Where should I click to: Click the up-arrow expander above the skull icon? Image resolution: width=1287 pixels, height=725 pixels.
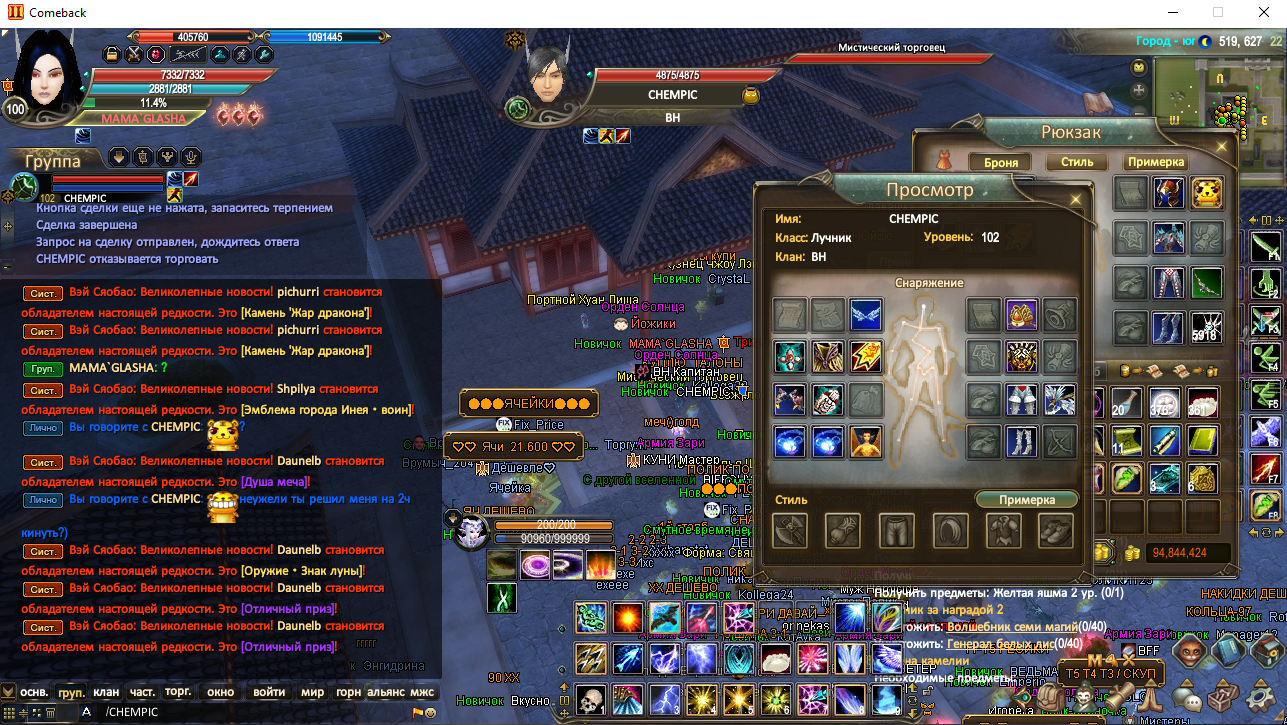[564, 688]
